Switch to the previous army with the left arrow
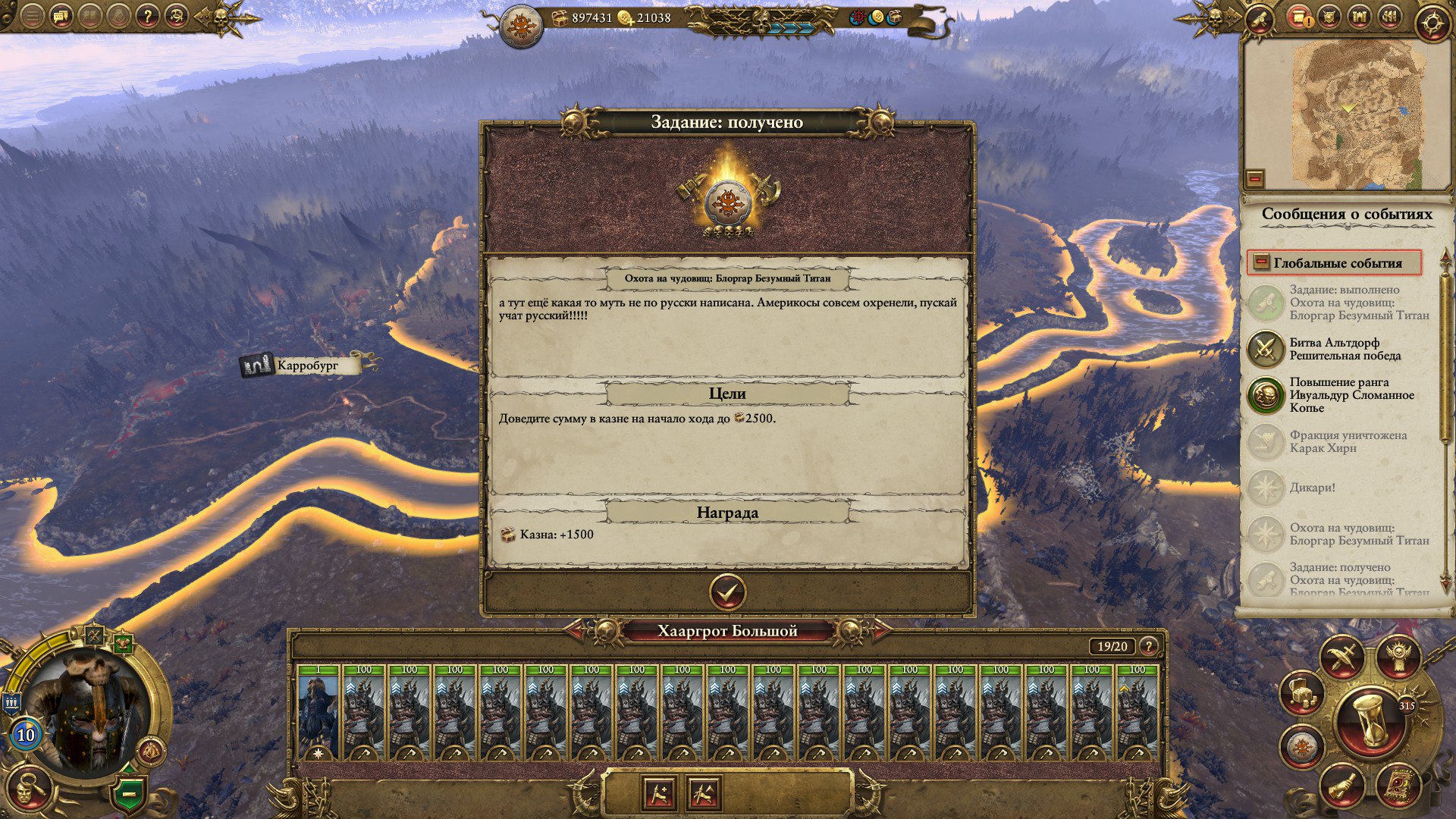This screenshot has width=1456, height=819. 575,629
